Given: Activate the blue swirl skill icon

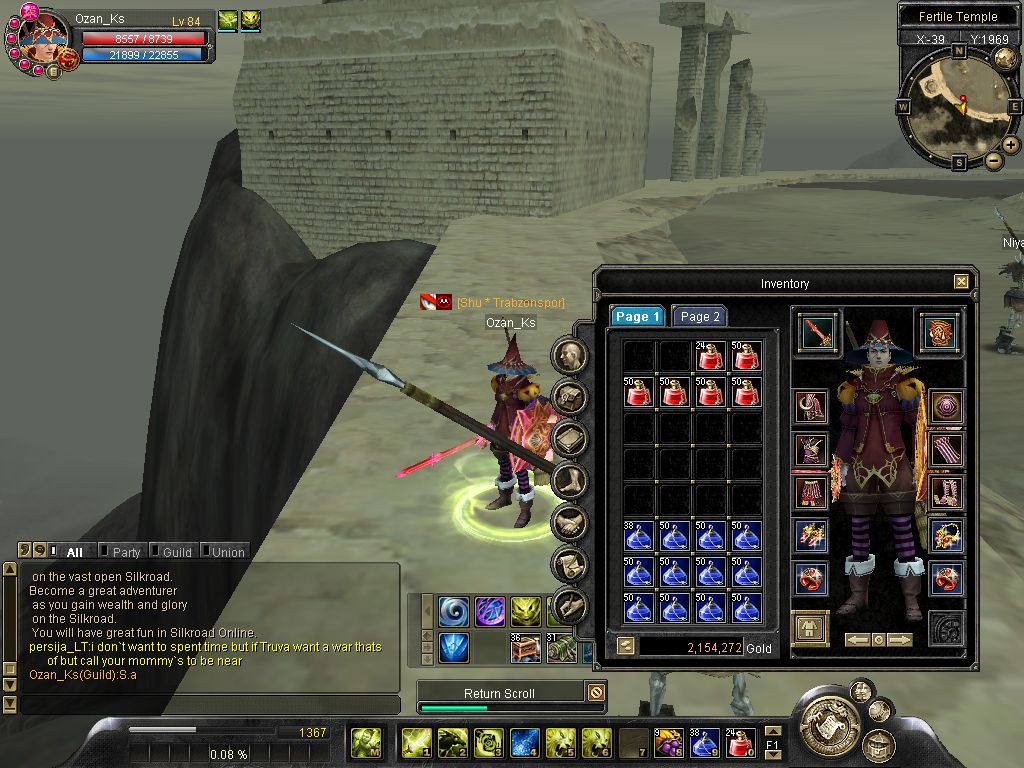Looking at the screenshot, I should pyautogui.click(x=453, y=611).
